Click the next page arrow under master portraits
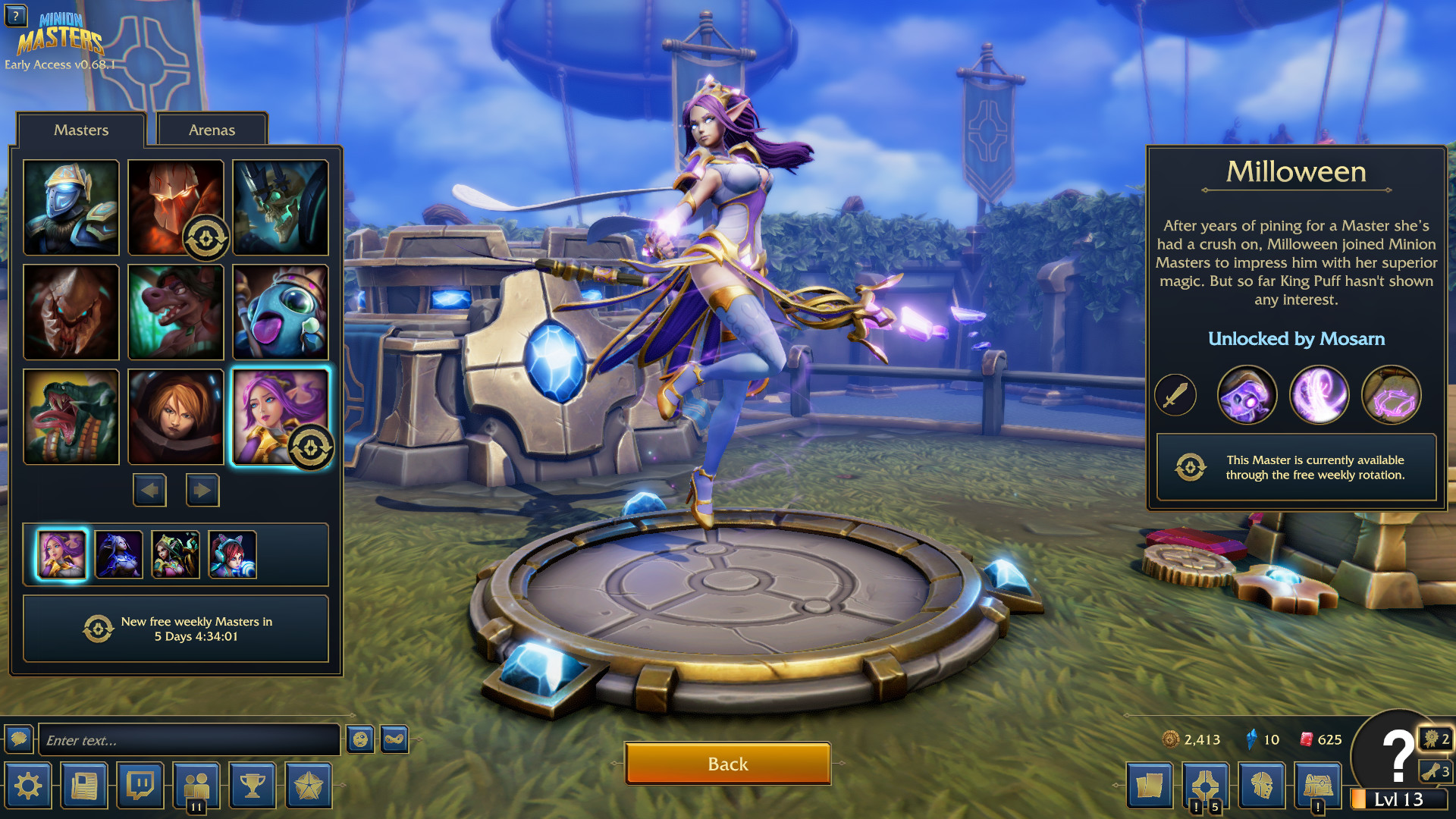The width and height of the screenshot is (1456, 819). click(202, 489)
